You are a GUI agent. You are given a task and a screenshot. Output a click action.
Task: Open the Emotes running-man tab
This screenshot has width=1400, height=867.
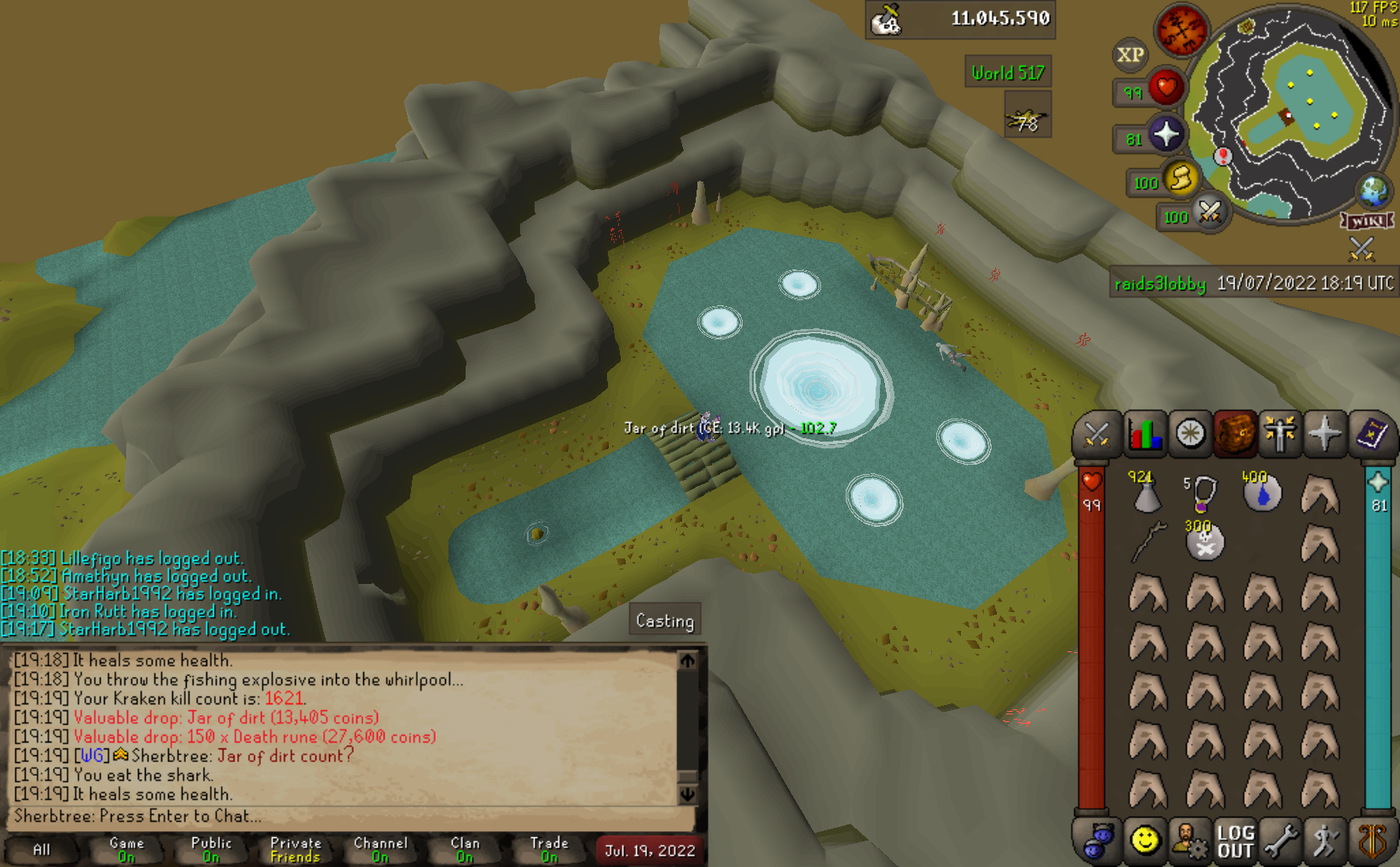click(1325, 841)
